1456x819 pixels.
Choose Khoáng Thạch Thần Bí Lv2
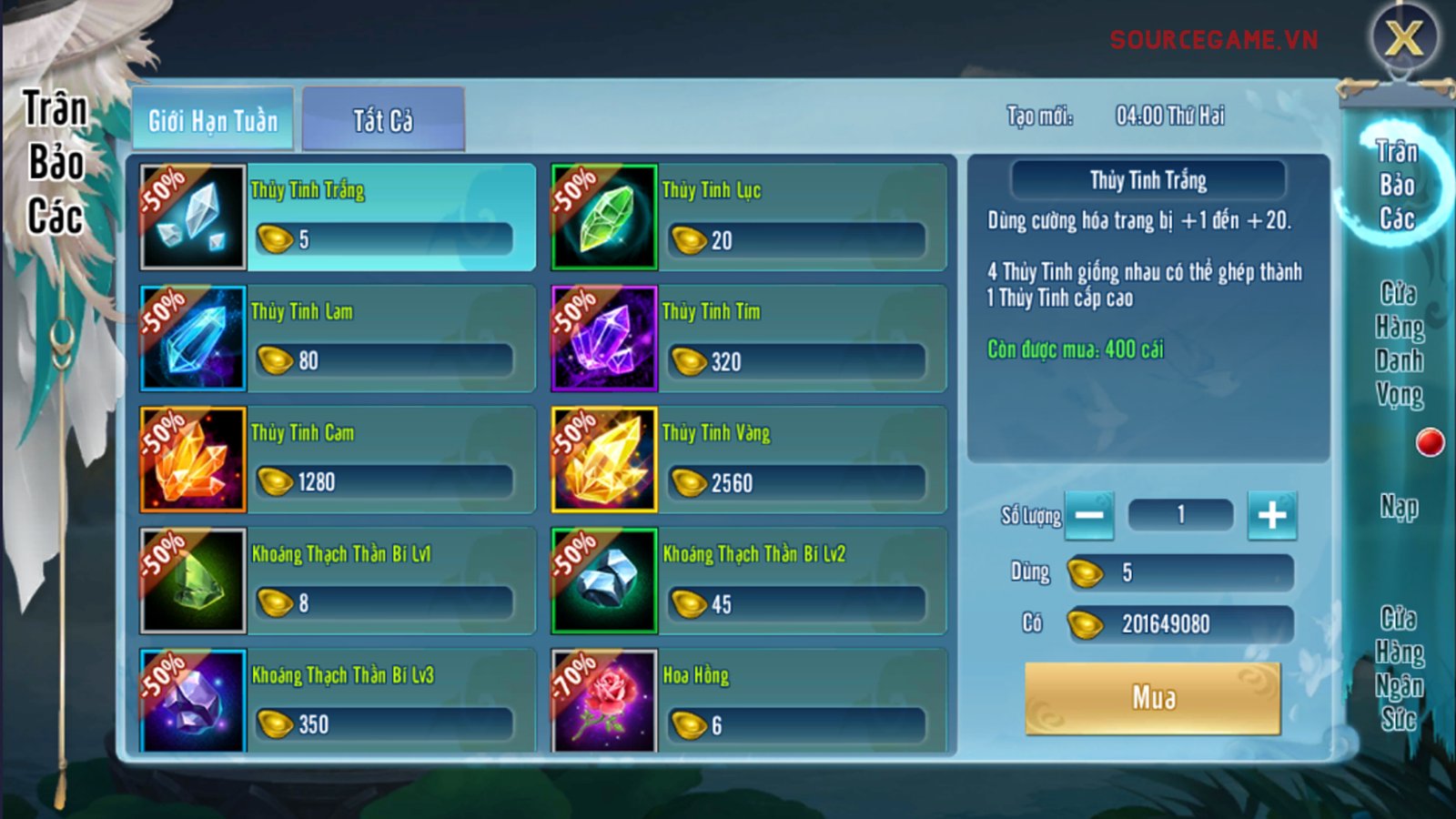(748, 581)
